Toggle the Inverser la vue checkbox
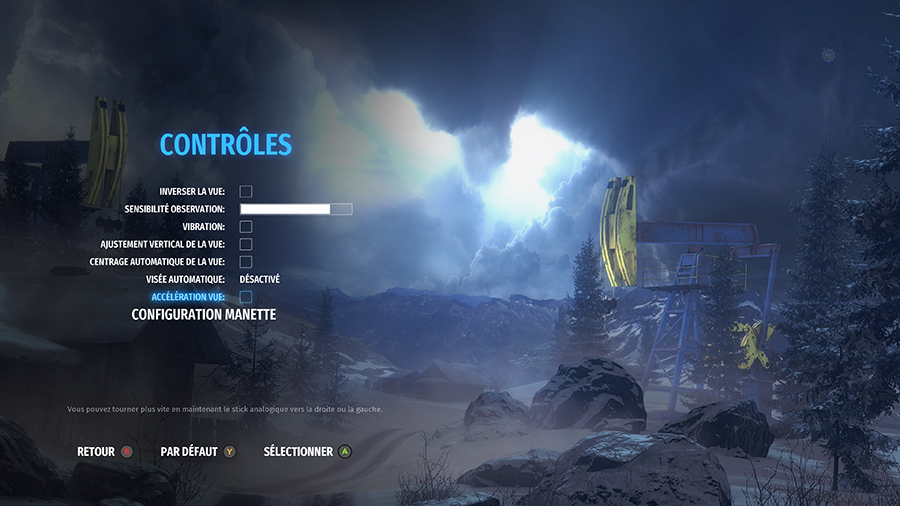Viewport: 900px width, 506px height. pos(246,191)
